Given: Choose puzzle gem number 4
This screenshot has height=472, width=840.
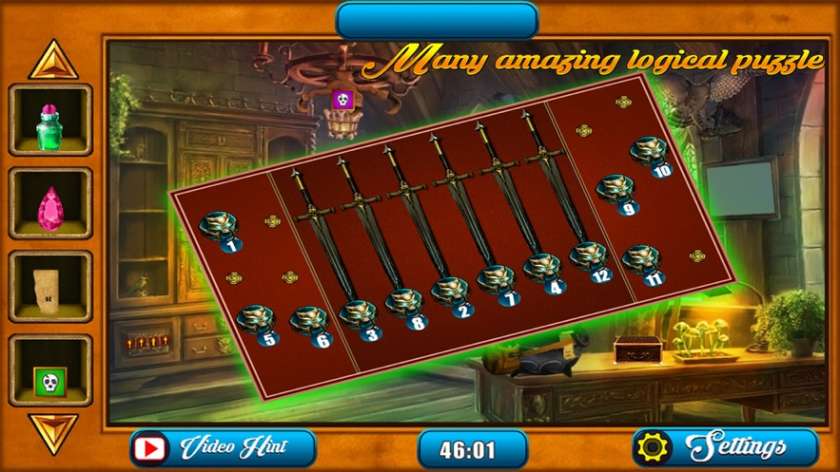Looking at the screenshot, I should click(543, 269).
